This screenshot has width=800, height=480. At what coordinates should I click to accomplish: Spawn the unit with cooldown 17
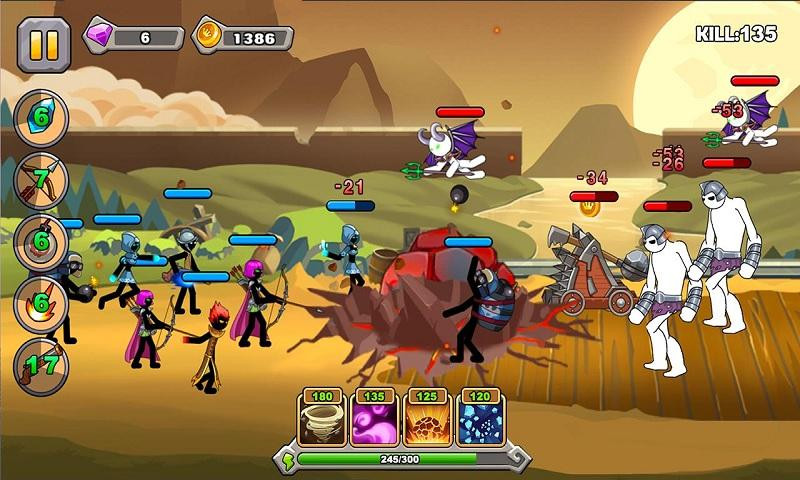click(x=41, y=366)
